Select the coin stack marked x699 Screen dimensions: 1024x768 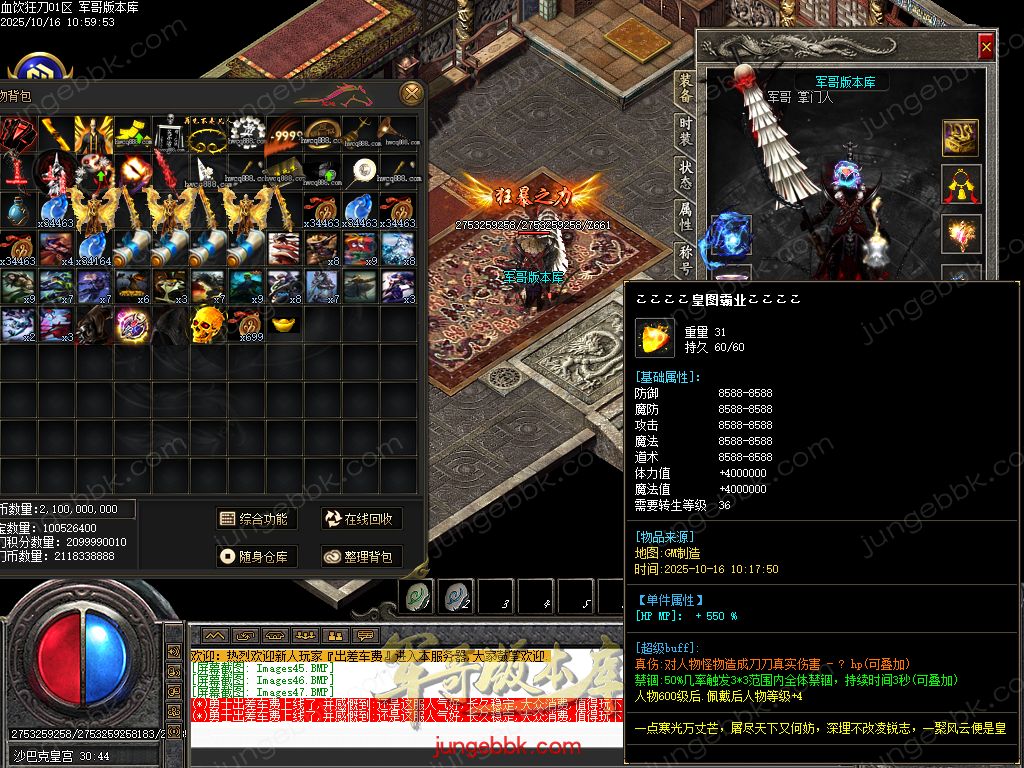246,324
